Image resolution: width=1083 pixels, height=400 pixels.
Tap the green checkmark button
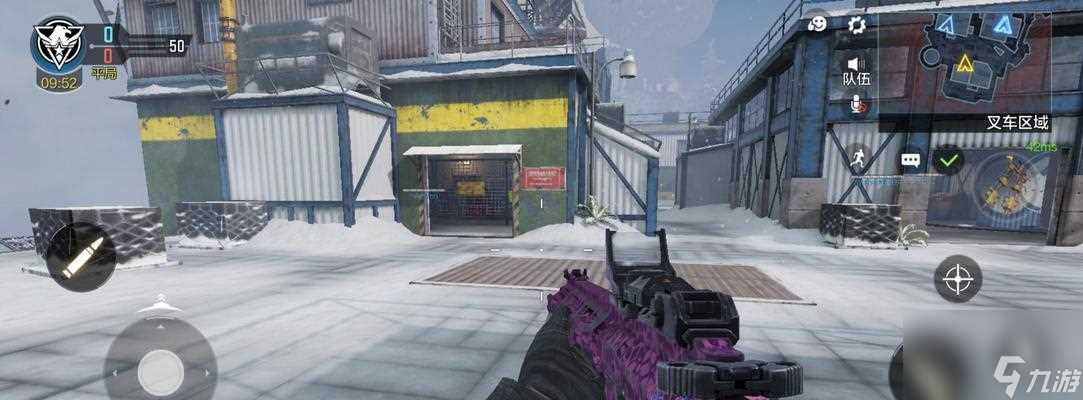coord(947,159)
